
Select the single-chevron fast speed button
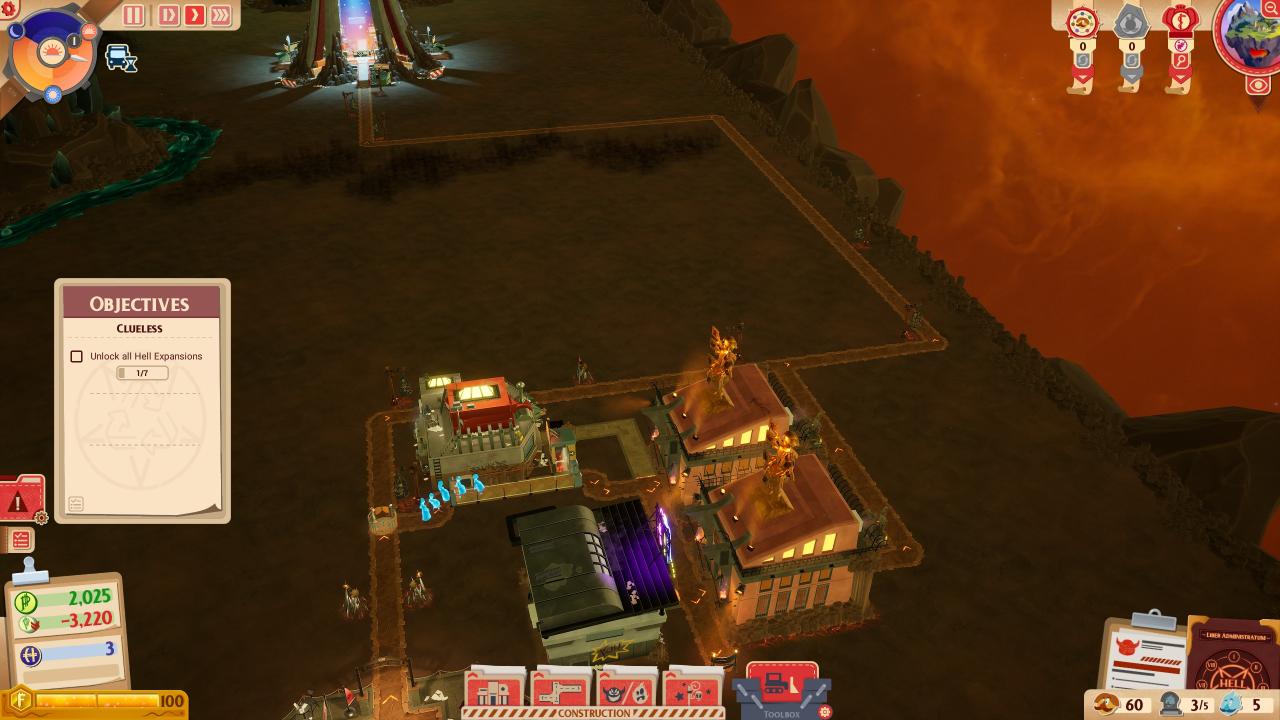point(194,15)
